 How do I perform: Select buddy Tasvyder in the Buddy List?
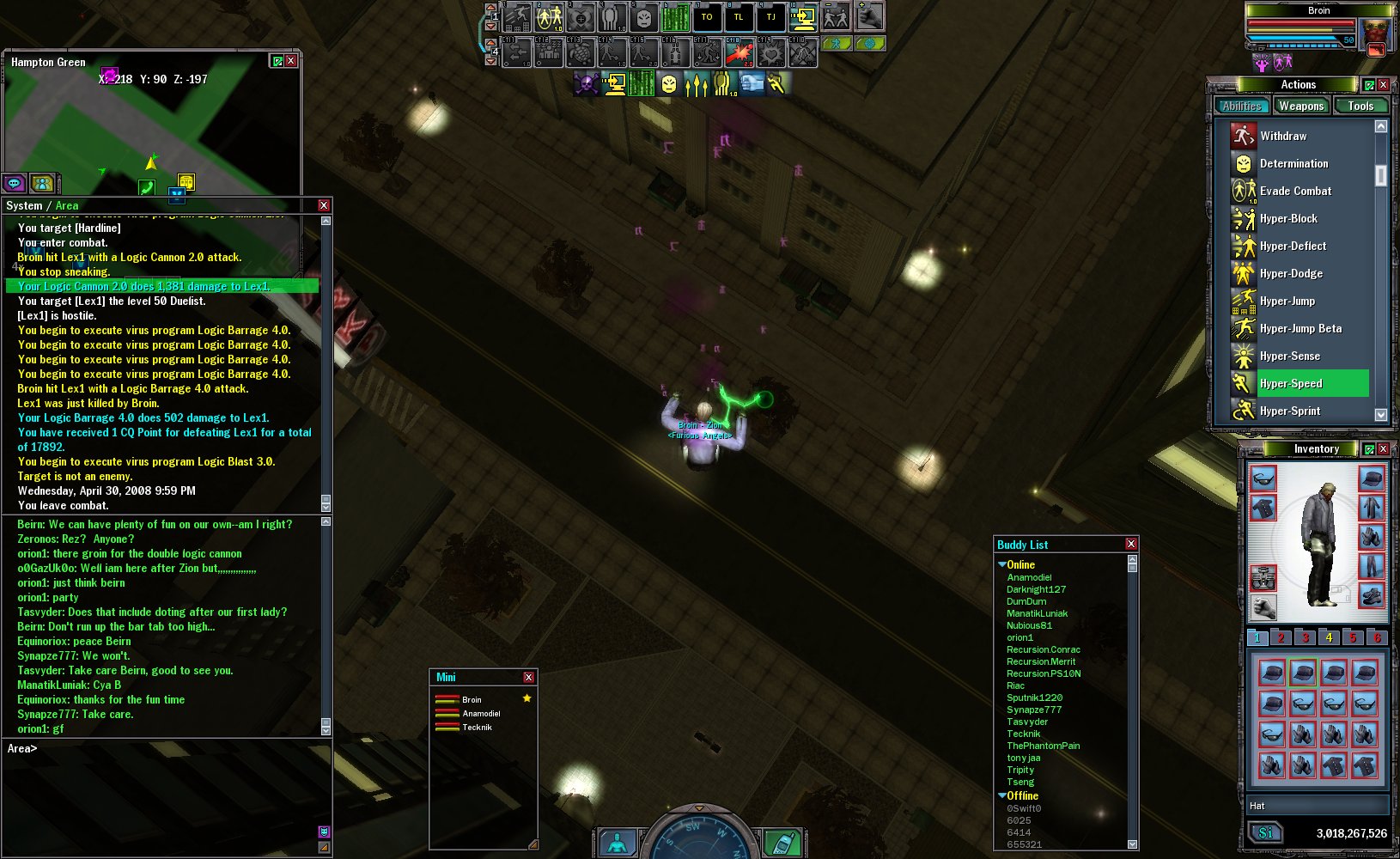coord(1027,722)
